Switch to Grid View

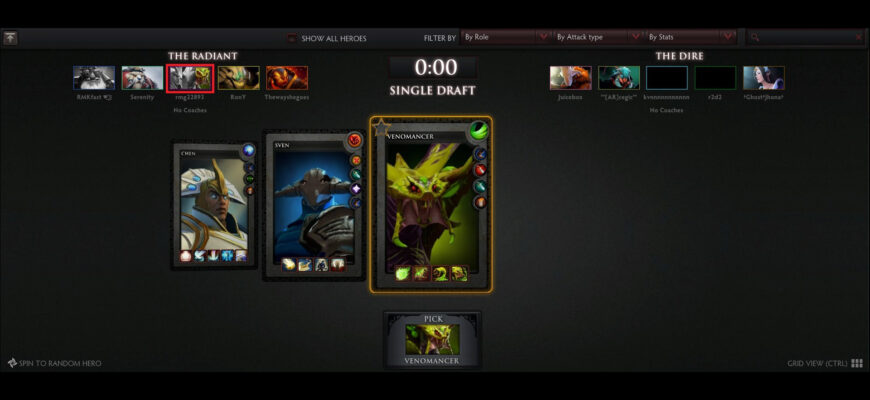tap(825, 363)
